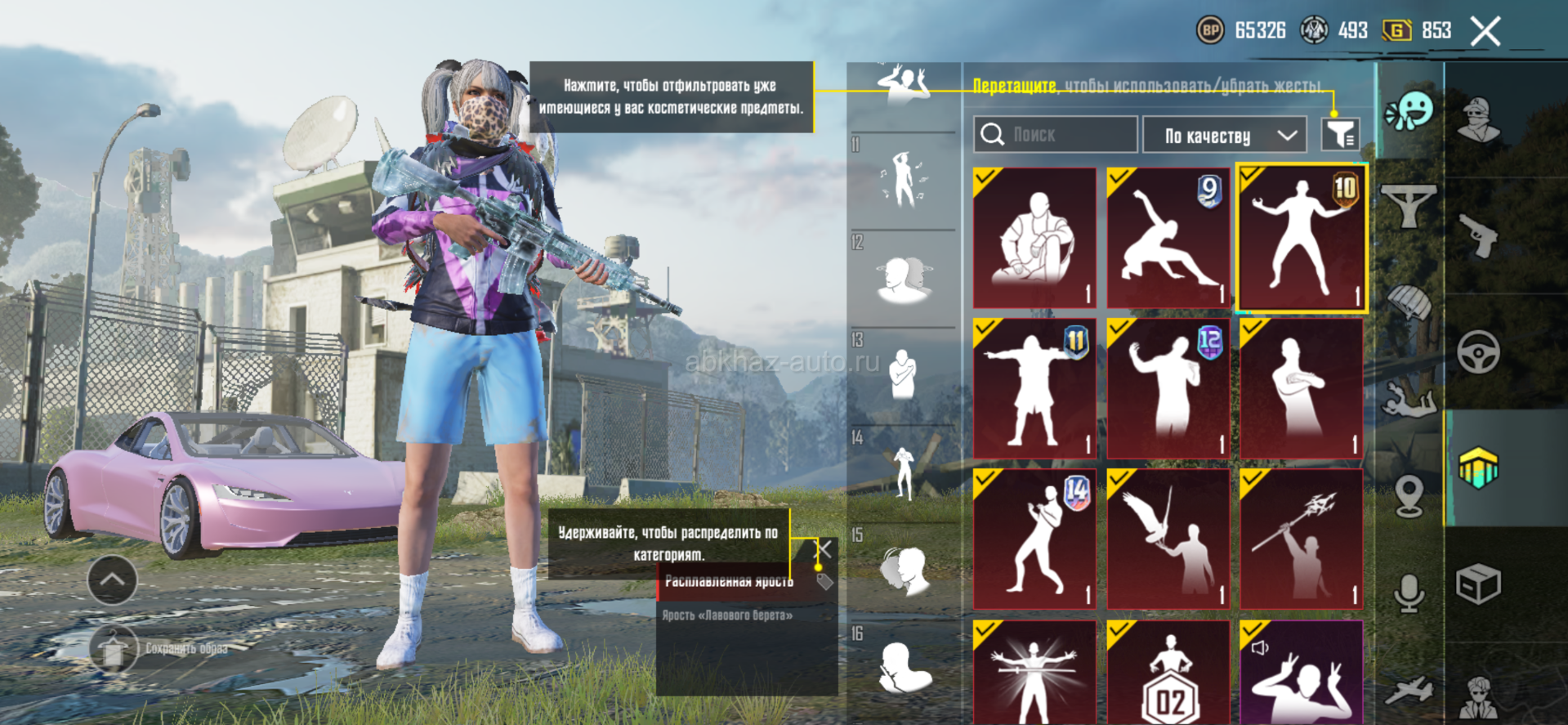Screen dimensions: 1568x725
Task: Select the eagle emote tile
Action: (1168, 539)
